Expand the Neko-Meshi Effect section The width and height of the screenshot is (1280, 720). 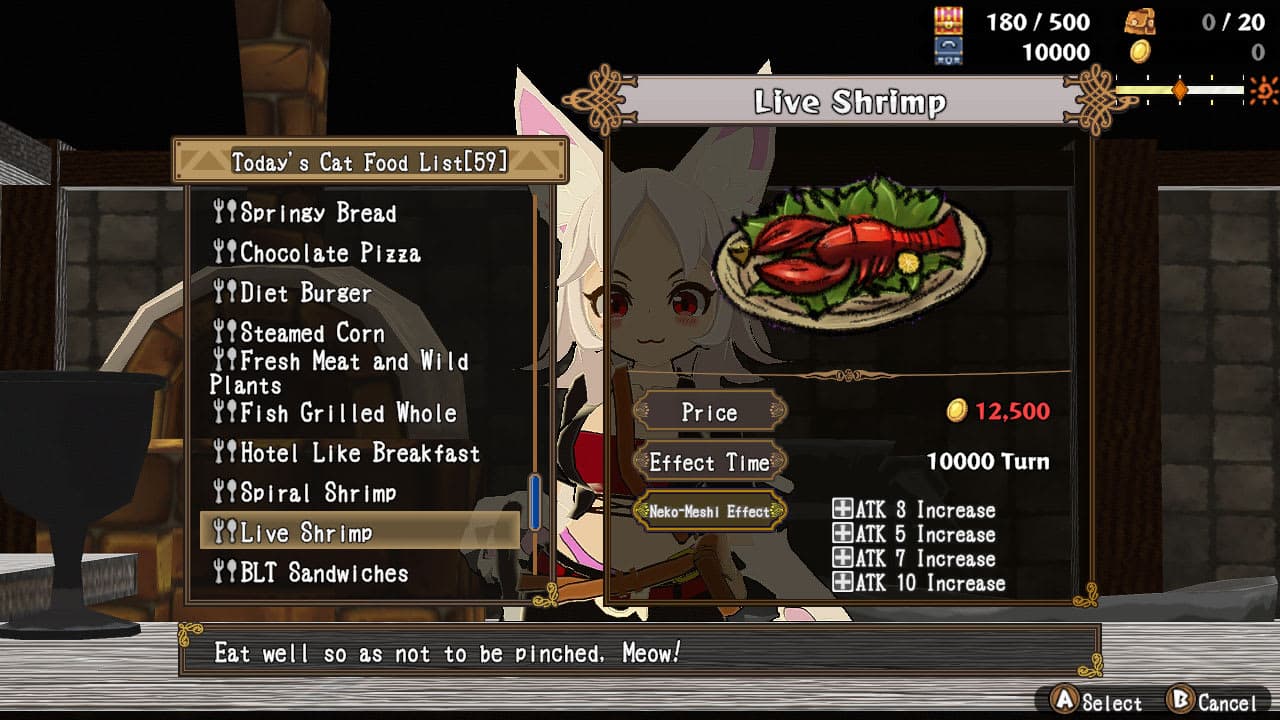pos(710,510)
